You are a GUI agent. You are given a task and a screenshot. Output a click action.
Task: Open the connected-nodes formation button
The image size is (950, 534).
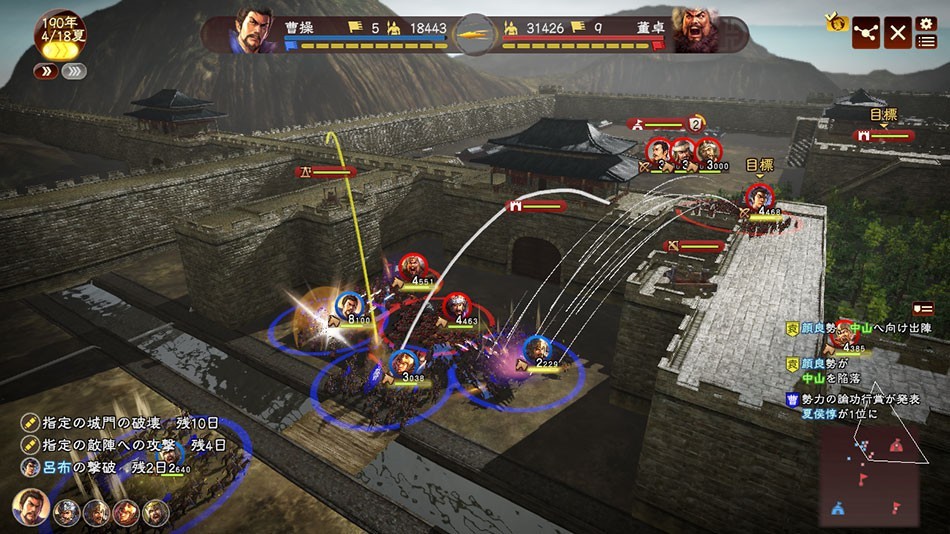point(866,33)
